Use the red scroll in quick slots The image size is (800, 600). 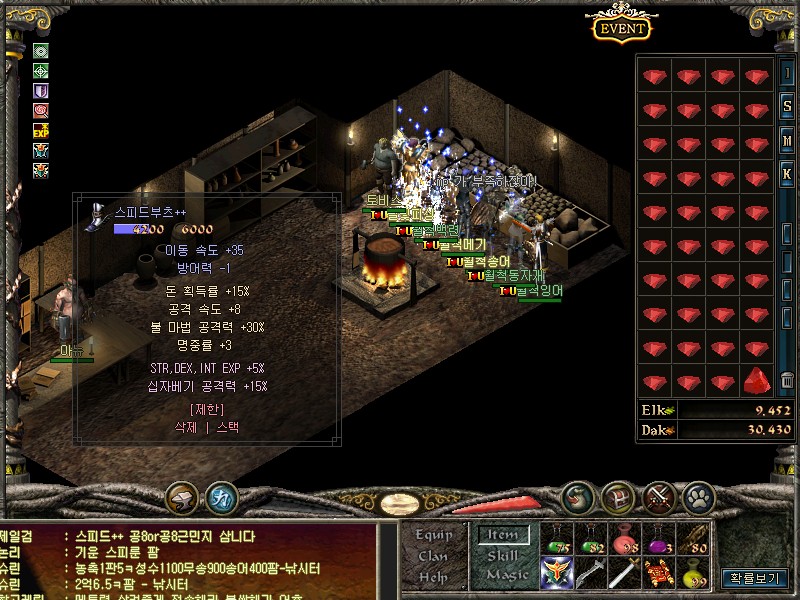[659, 573]
